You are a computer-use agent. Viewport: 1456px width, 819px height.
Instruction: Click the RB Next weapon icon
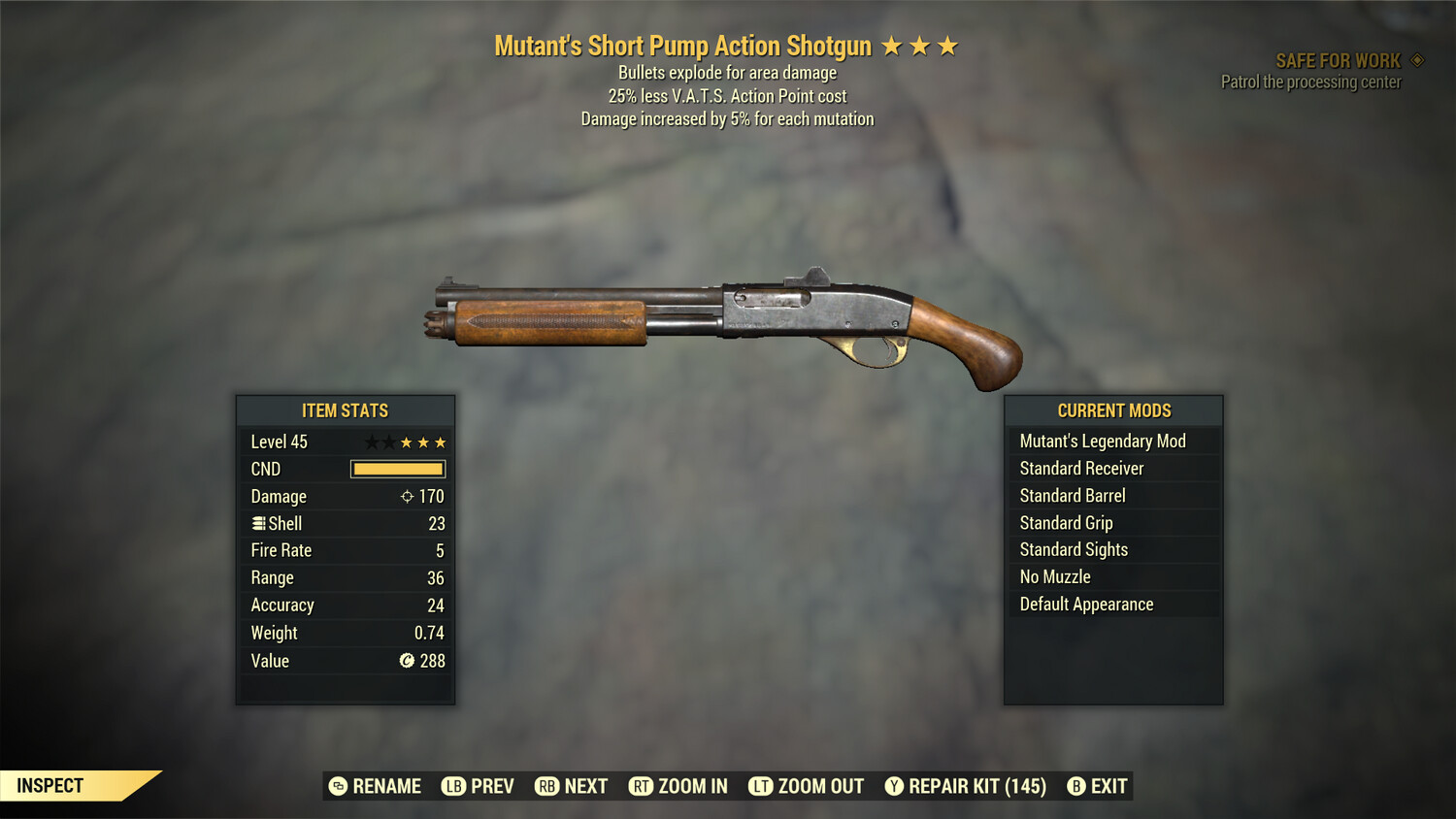[545, 786]
